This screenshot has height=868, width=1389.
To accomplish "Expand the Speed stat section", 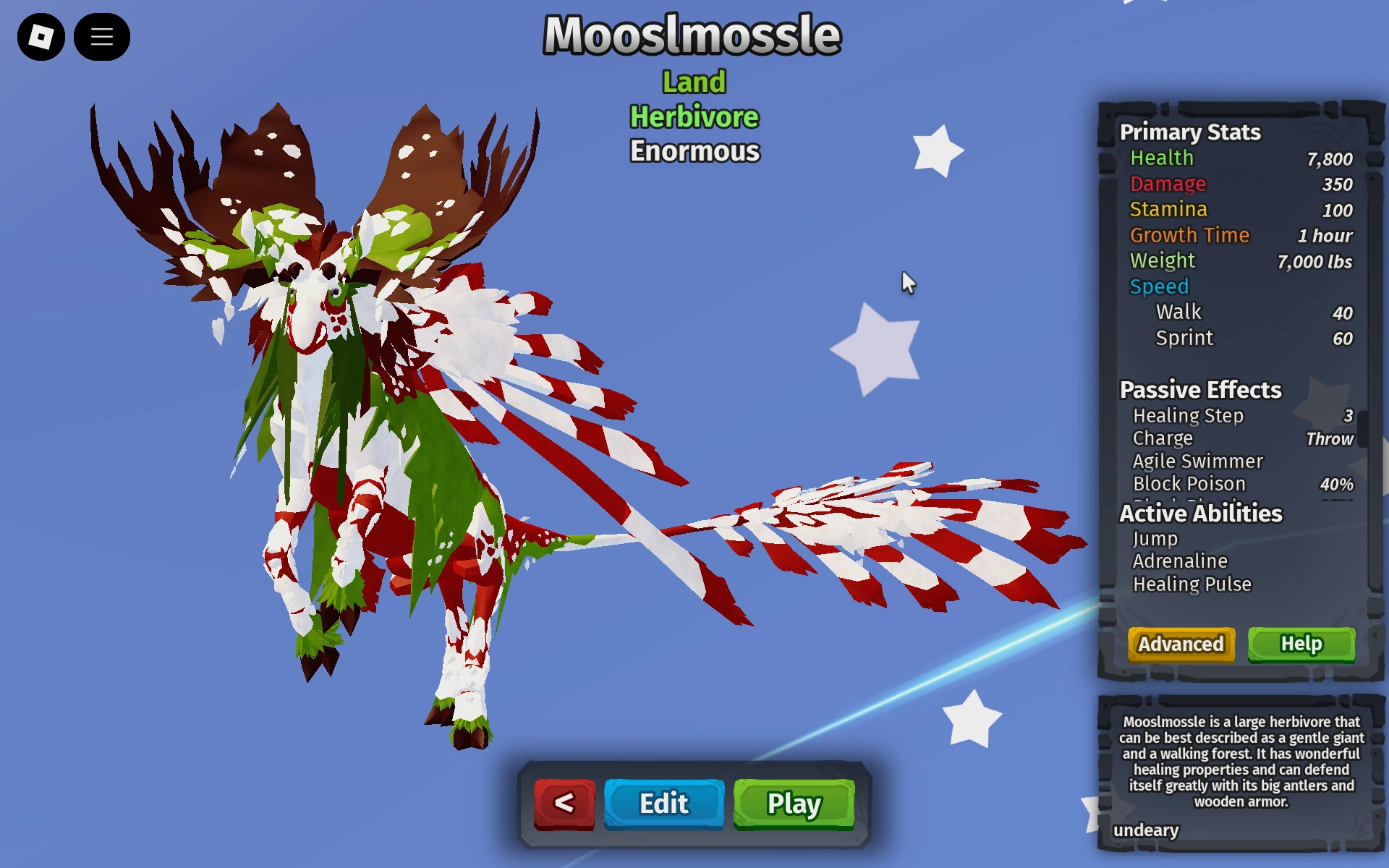I will click(1158, 286).
